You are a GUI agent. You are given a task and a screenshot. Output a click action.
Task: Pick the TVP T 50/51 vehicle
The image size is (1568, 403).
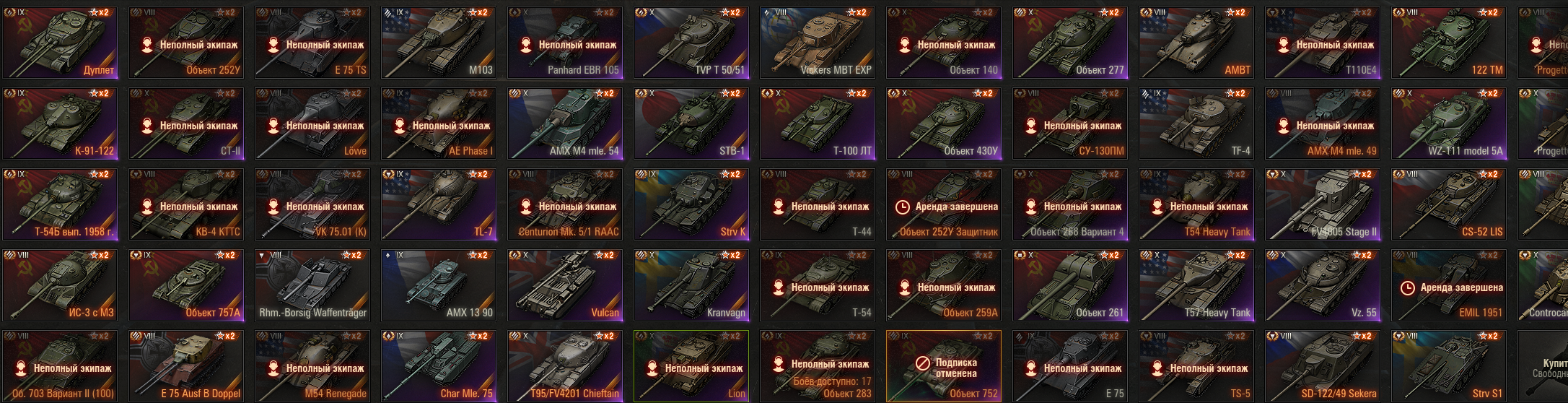[x=691, y=43]
